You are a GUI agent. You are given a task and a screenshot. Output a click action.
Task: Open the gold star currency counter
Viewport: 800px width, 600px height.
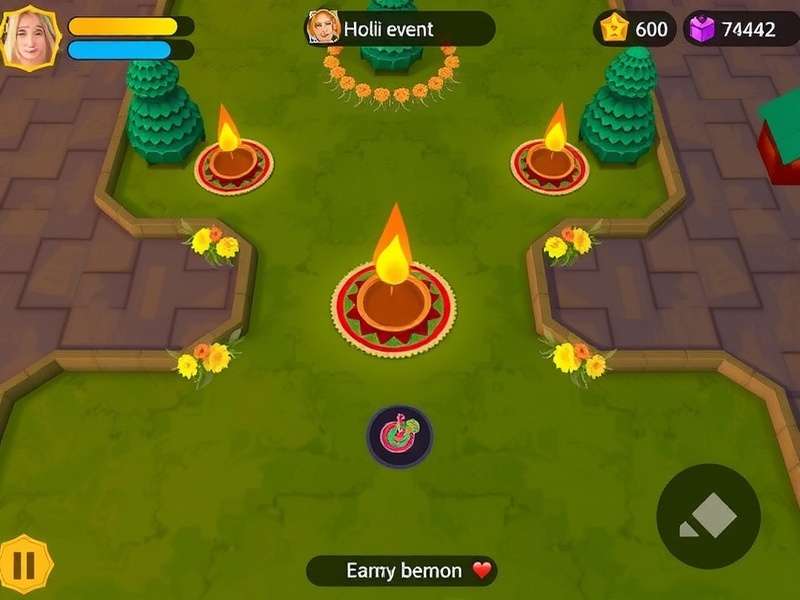(x=635, y=29)
